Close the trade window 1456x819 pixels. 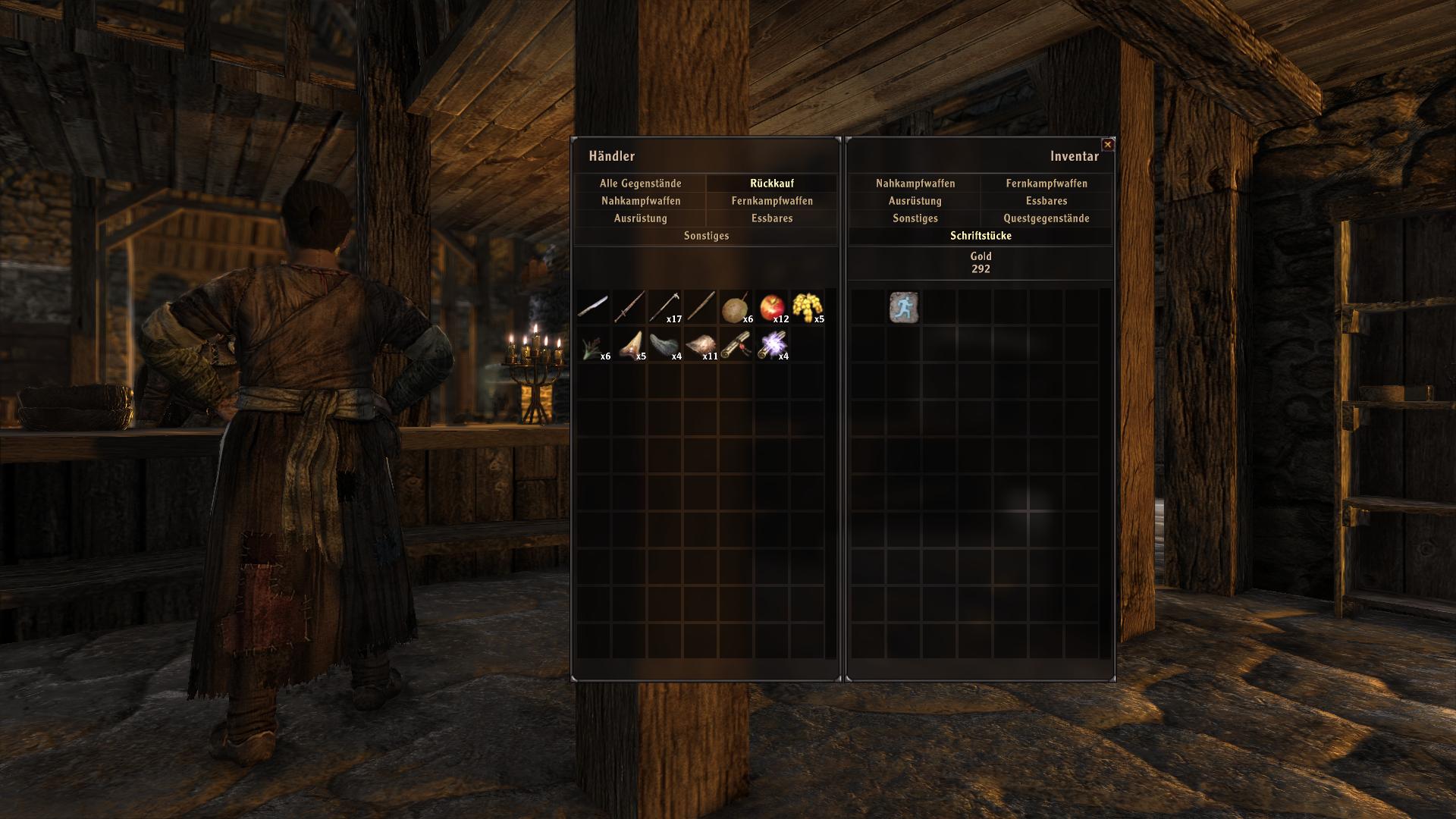pyautogui.click(x=1108, y=144)
